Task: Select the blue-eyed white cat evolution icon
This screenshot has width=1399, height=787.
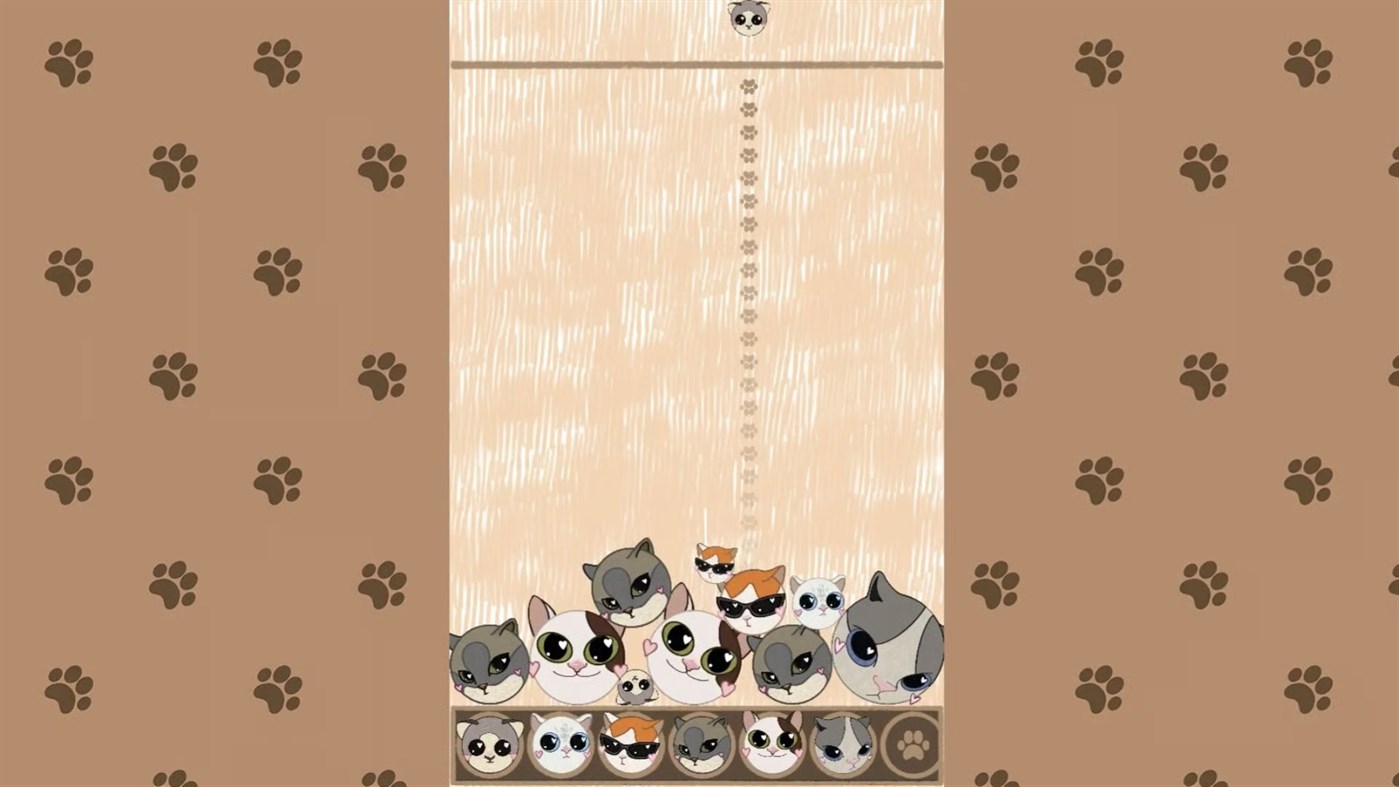Action: coord(558,745)
